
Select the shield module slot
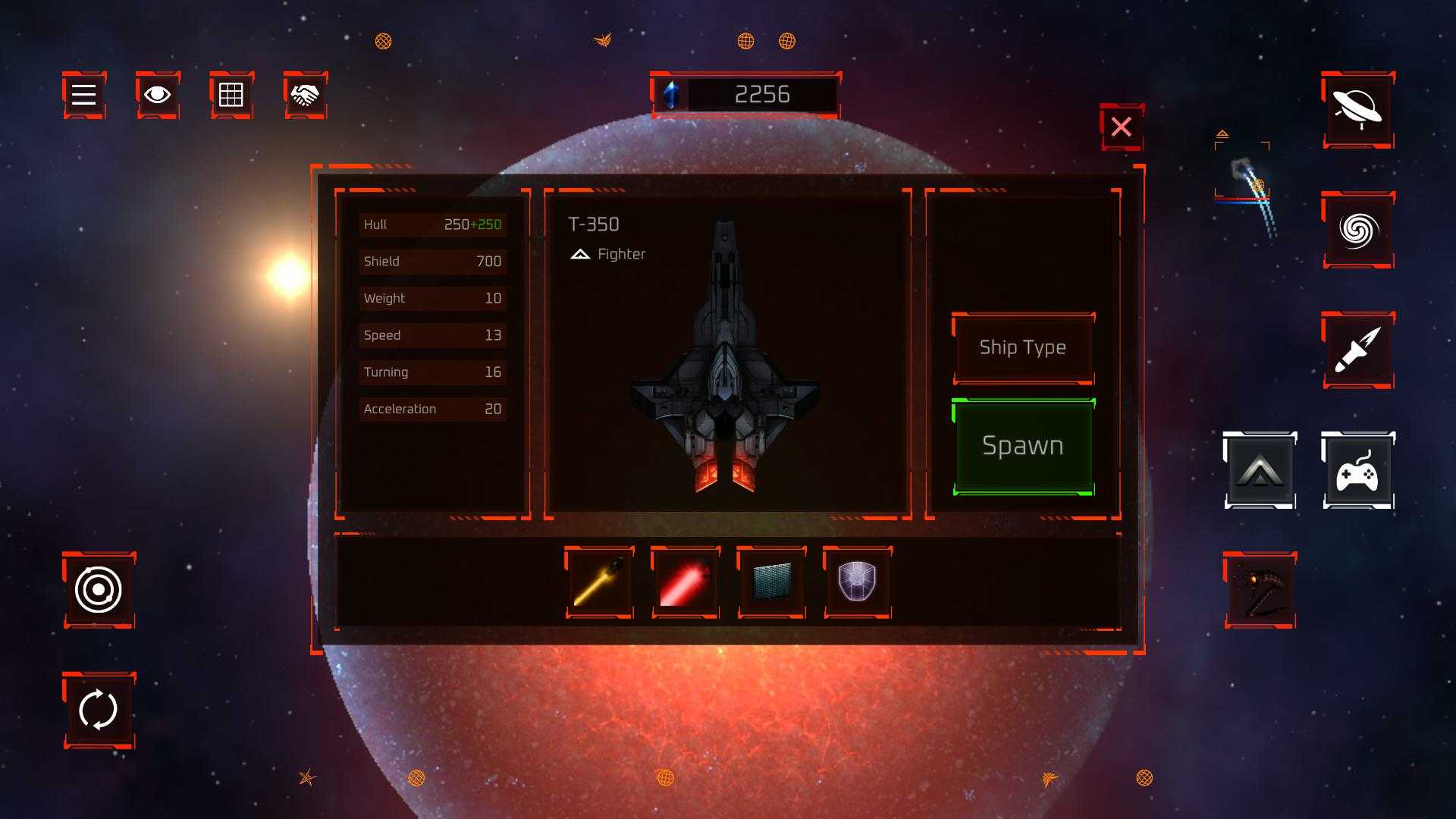pos(857,582)
